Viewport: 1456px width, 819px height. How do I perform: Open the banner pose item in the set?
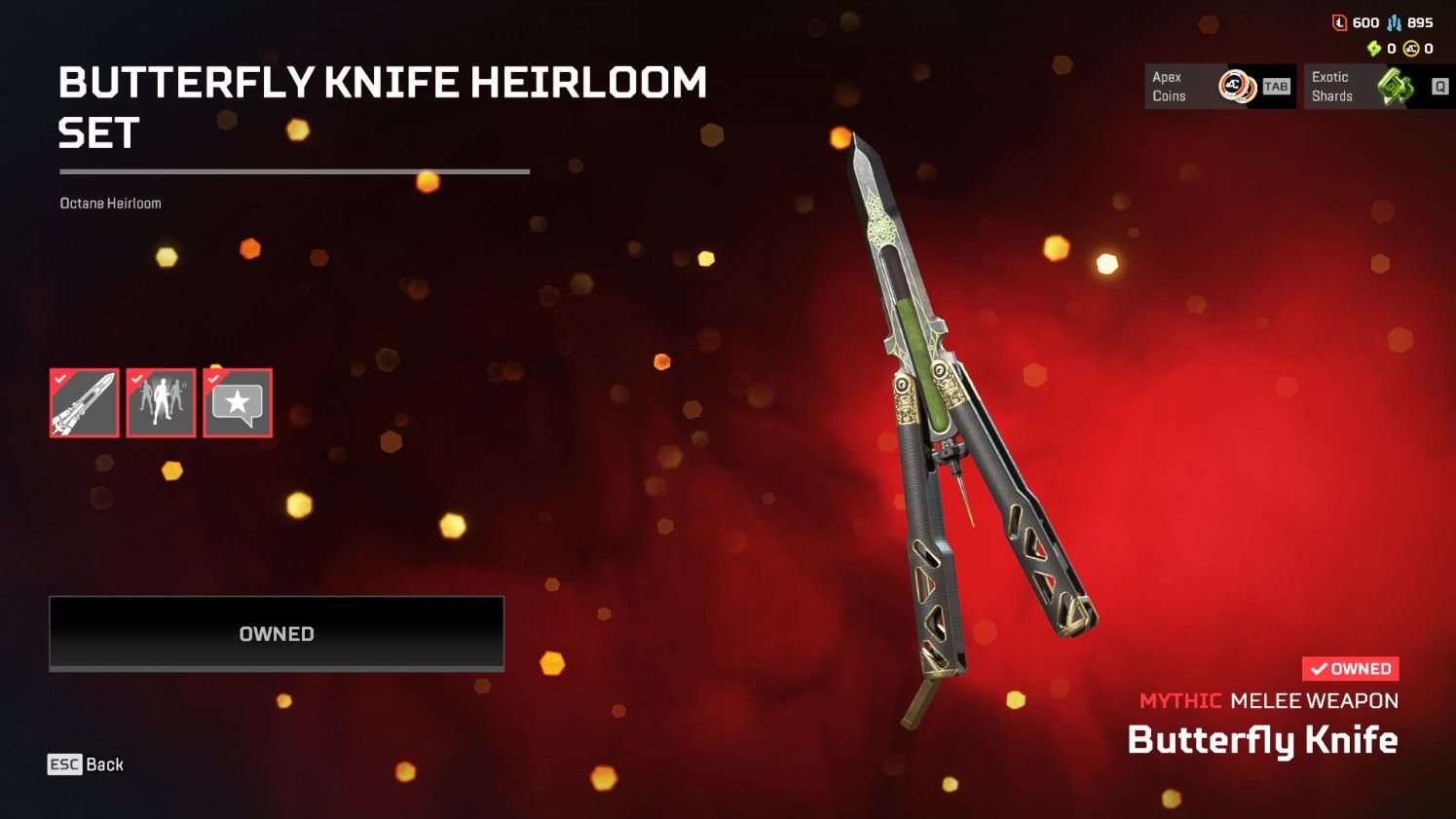click(x=160, y=402)
